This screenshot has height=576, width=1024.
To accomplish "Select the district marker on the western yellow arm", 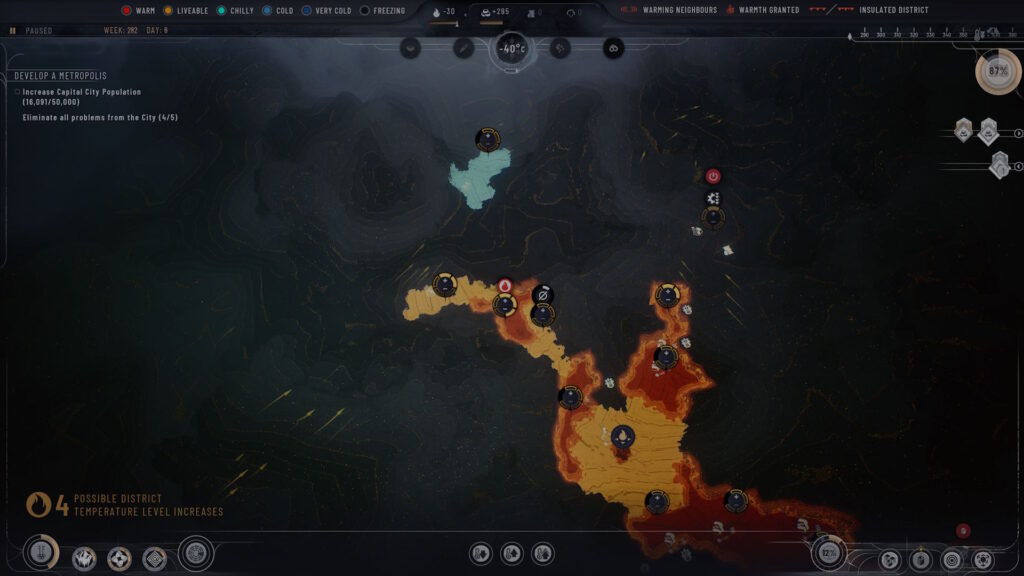I will pos(445,285).
